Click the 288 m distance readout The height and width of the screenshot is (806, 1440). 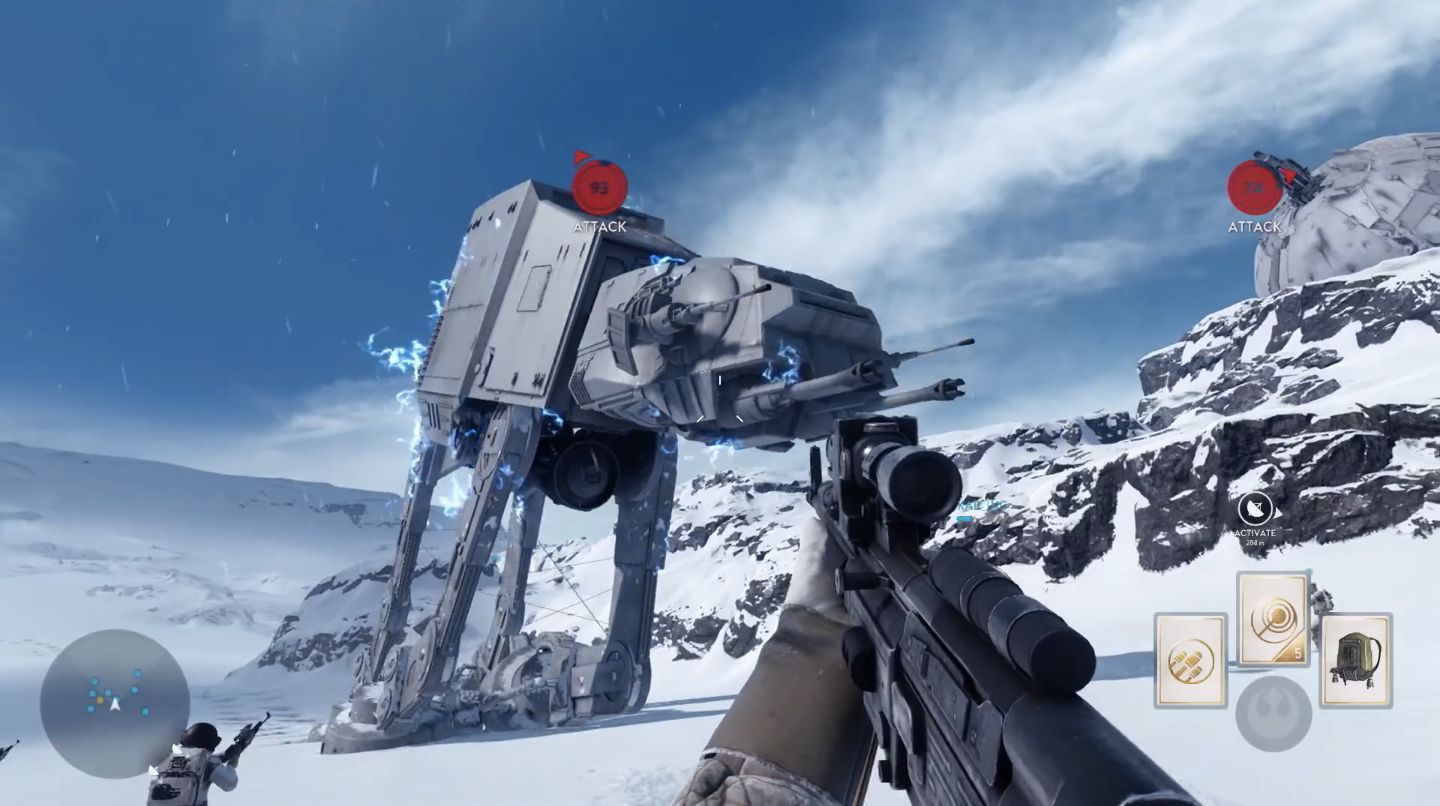point(1255,543)
